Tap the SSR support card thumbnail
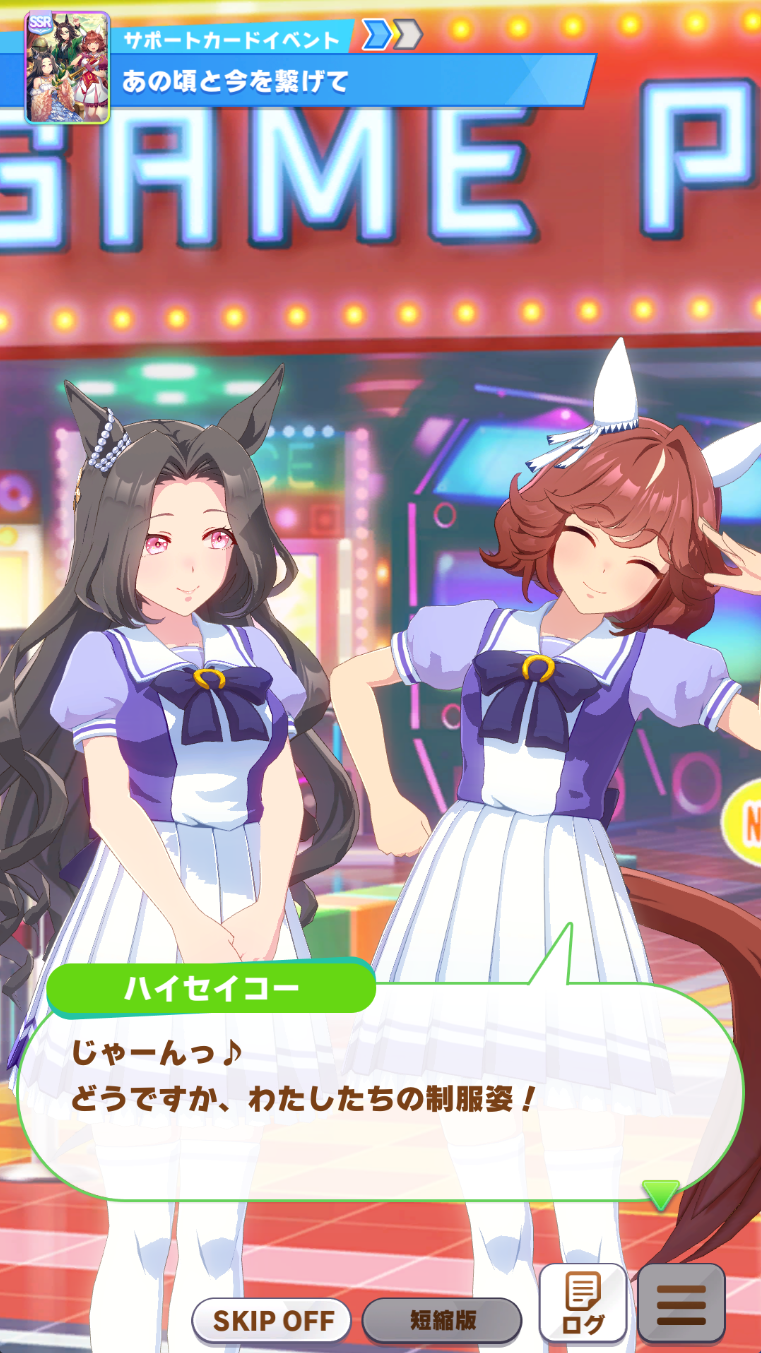Image resolution: width=761 pixels, height=1353 pixels. coord(66,67)
